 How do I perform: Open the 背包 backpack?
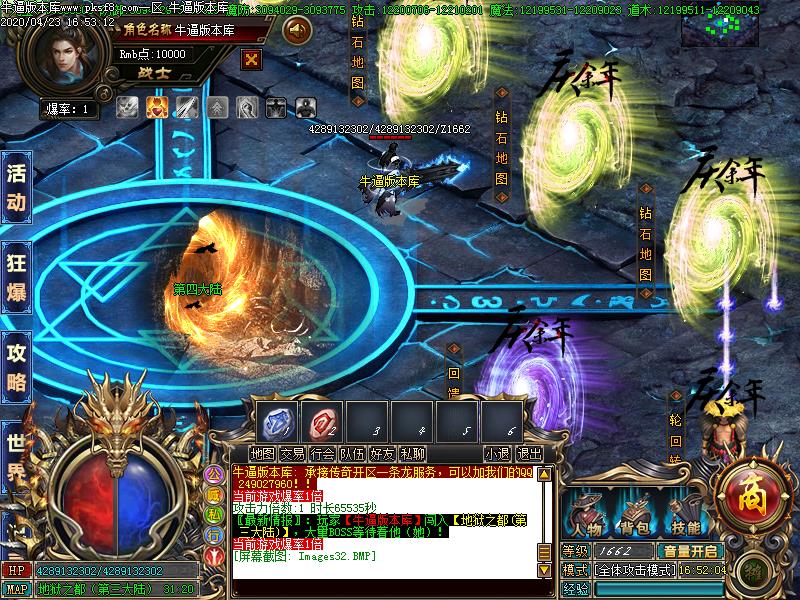(x=635, y=514)
